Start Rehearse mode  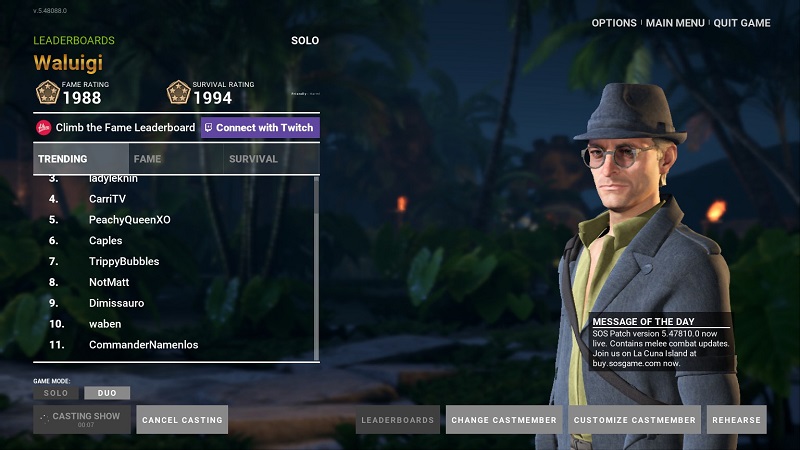(x=737, y=420)
